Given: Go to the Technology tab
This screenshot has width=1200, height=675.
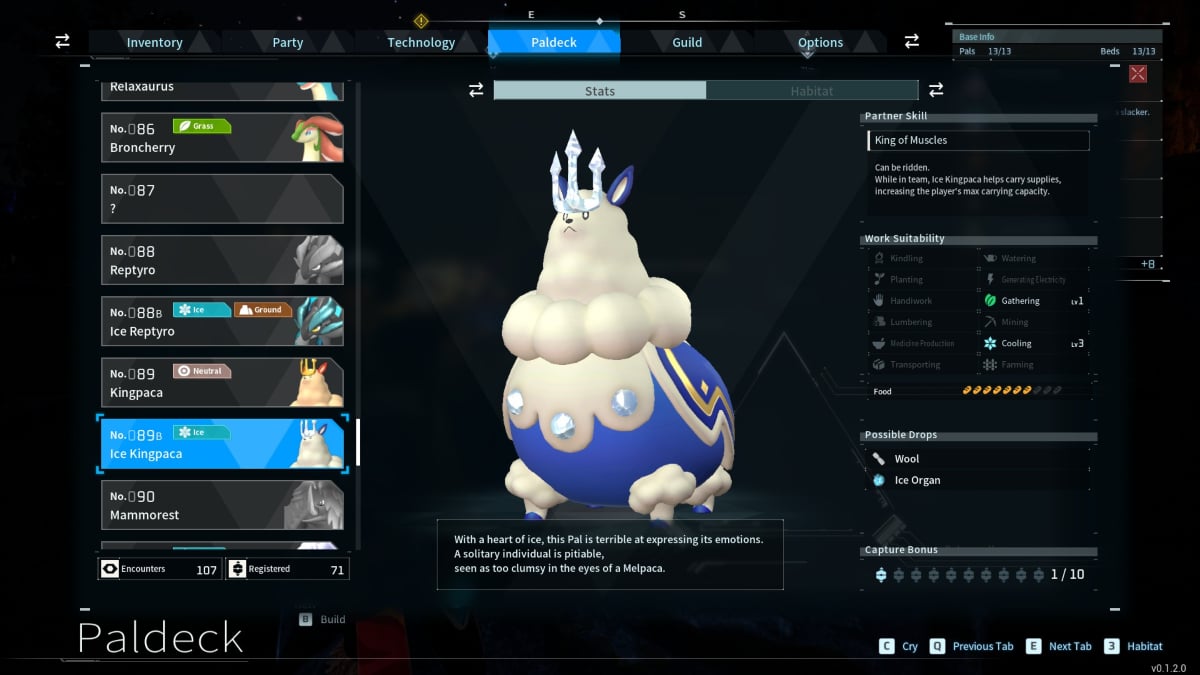Looking at the screenshot, I should 421,42.
